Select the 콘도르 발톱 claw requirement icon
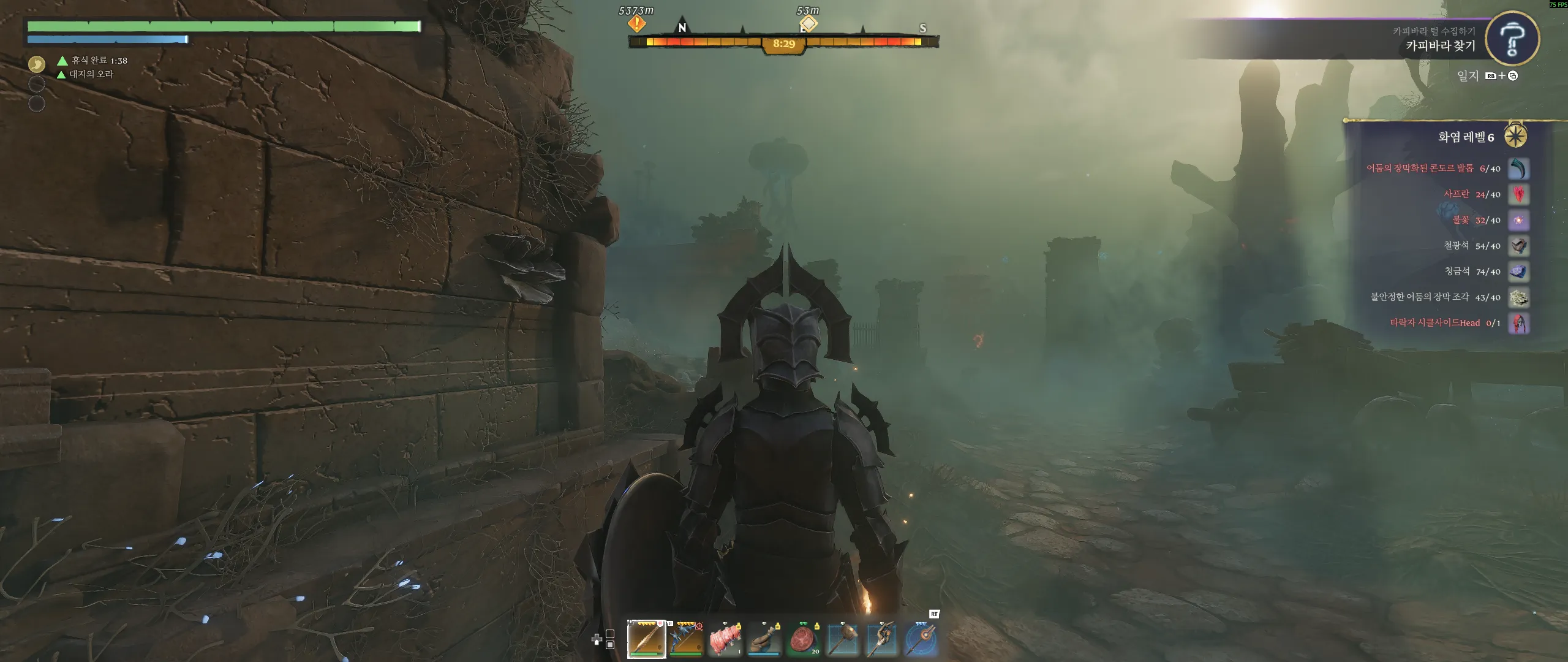The image size is (1568, 662). pyautogui.click(x=1518, y=169)
